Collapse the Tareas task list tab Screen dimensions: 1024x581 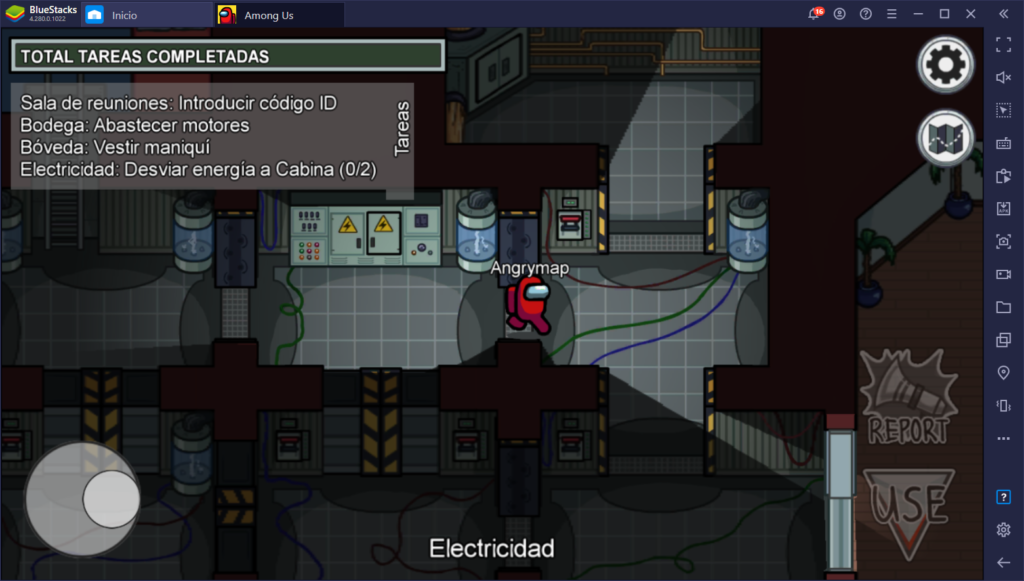point(403,129)
